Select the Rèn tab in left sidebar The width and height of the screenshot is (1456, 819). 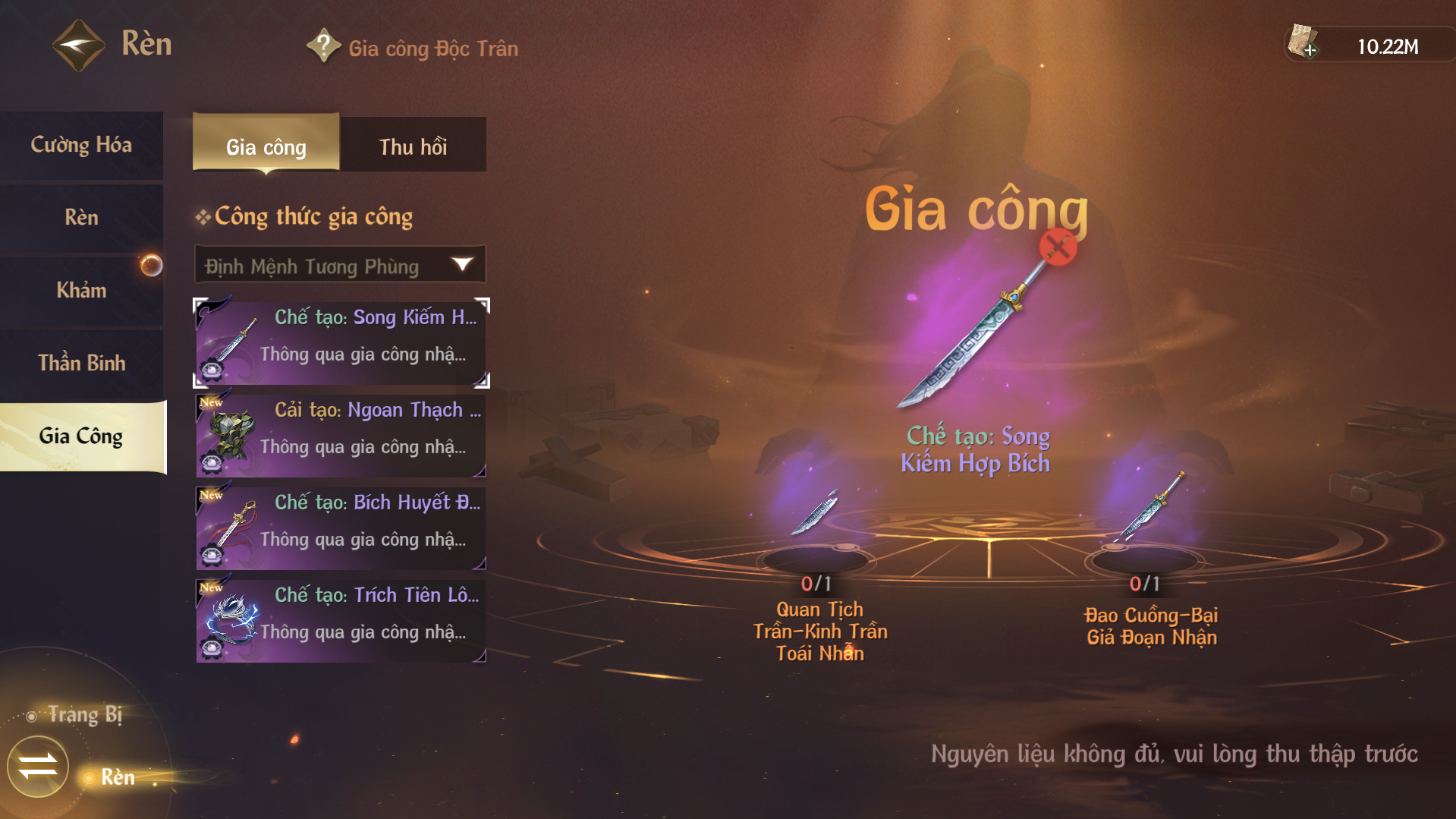click(x=81, y=218)
